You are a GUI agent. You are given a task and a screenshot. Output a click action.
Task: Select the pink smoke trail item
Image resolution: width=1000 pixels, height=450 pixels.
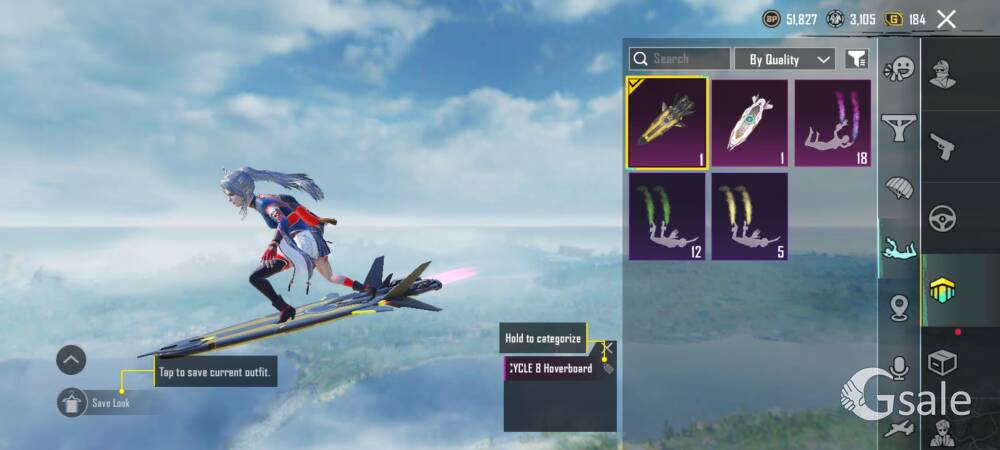pyautogui.click(x=832, y=123)
